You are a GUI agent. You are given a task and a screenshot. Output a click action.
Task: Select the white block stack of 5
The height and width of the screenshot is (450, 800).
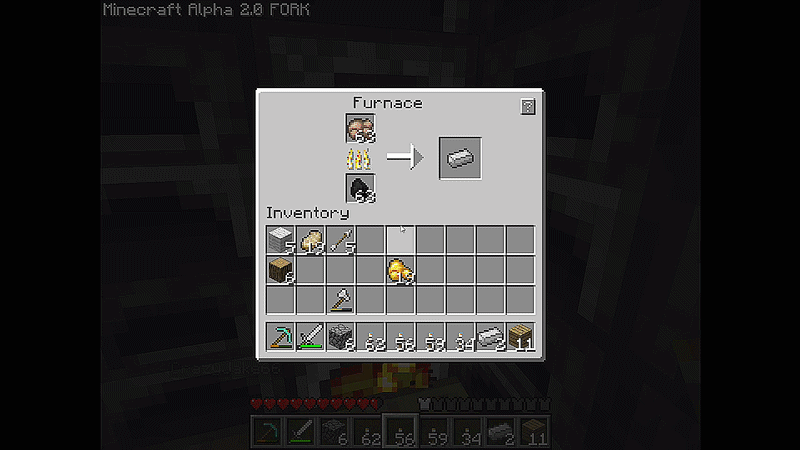pyautogui.click(x=281, y=240)
